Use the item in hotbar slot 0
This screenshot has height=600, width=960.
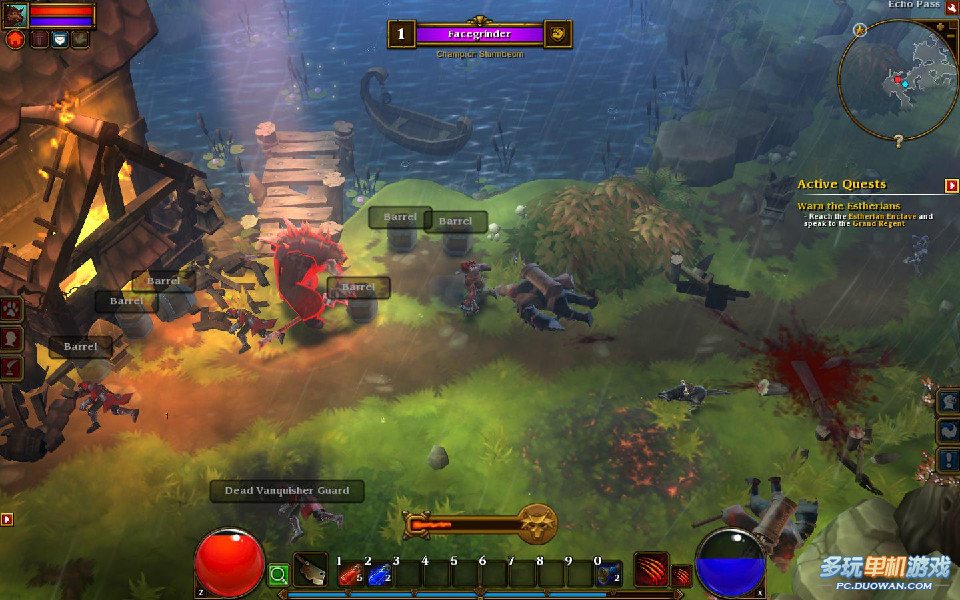(608, 574)
